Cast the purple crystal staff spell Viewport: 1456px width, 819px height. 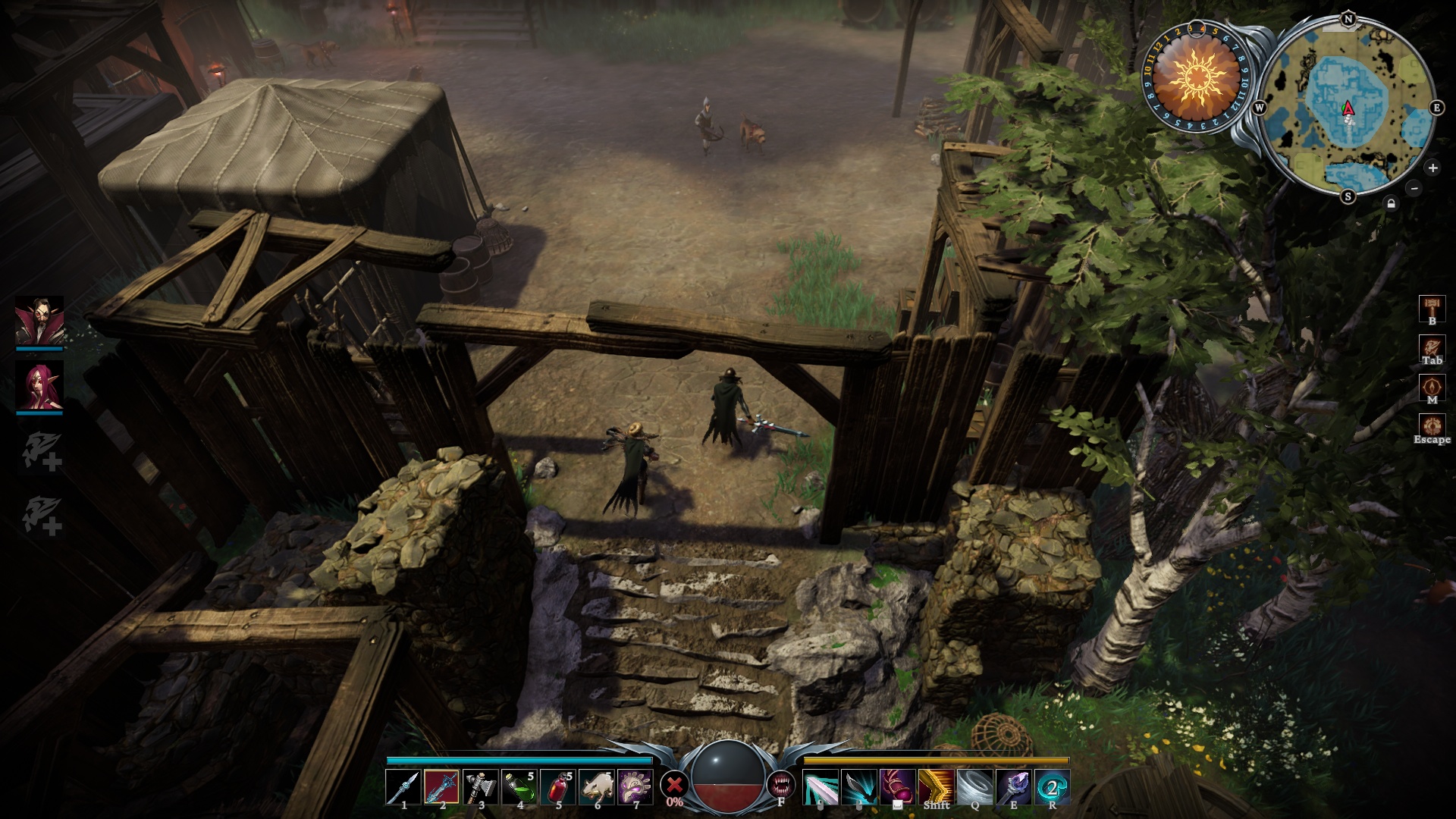(x=1014, y=786)
